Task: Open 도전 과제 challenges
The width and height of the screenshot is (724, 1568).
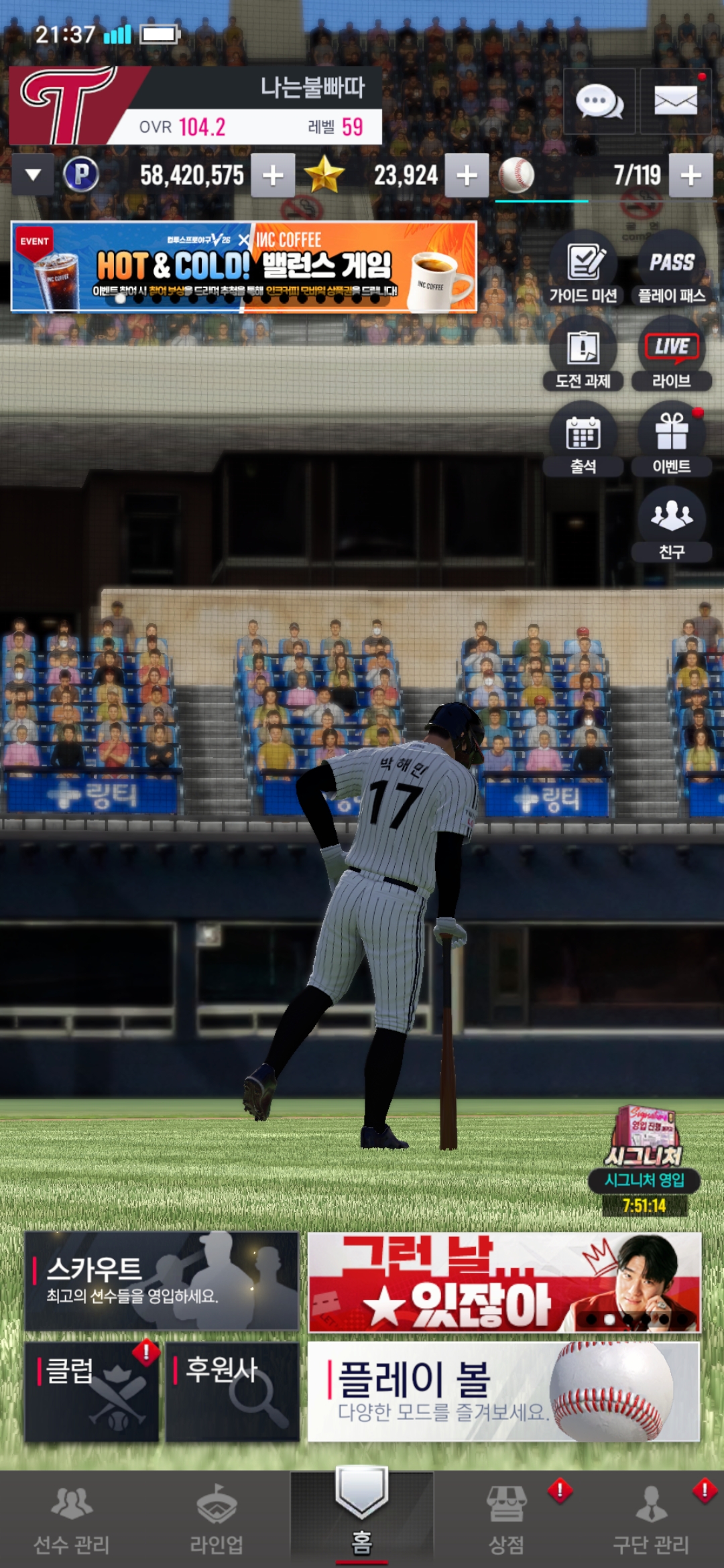Action: click(583, 354)
